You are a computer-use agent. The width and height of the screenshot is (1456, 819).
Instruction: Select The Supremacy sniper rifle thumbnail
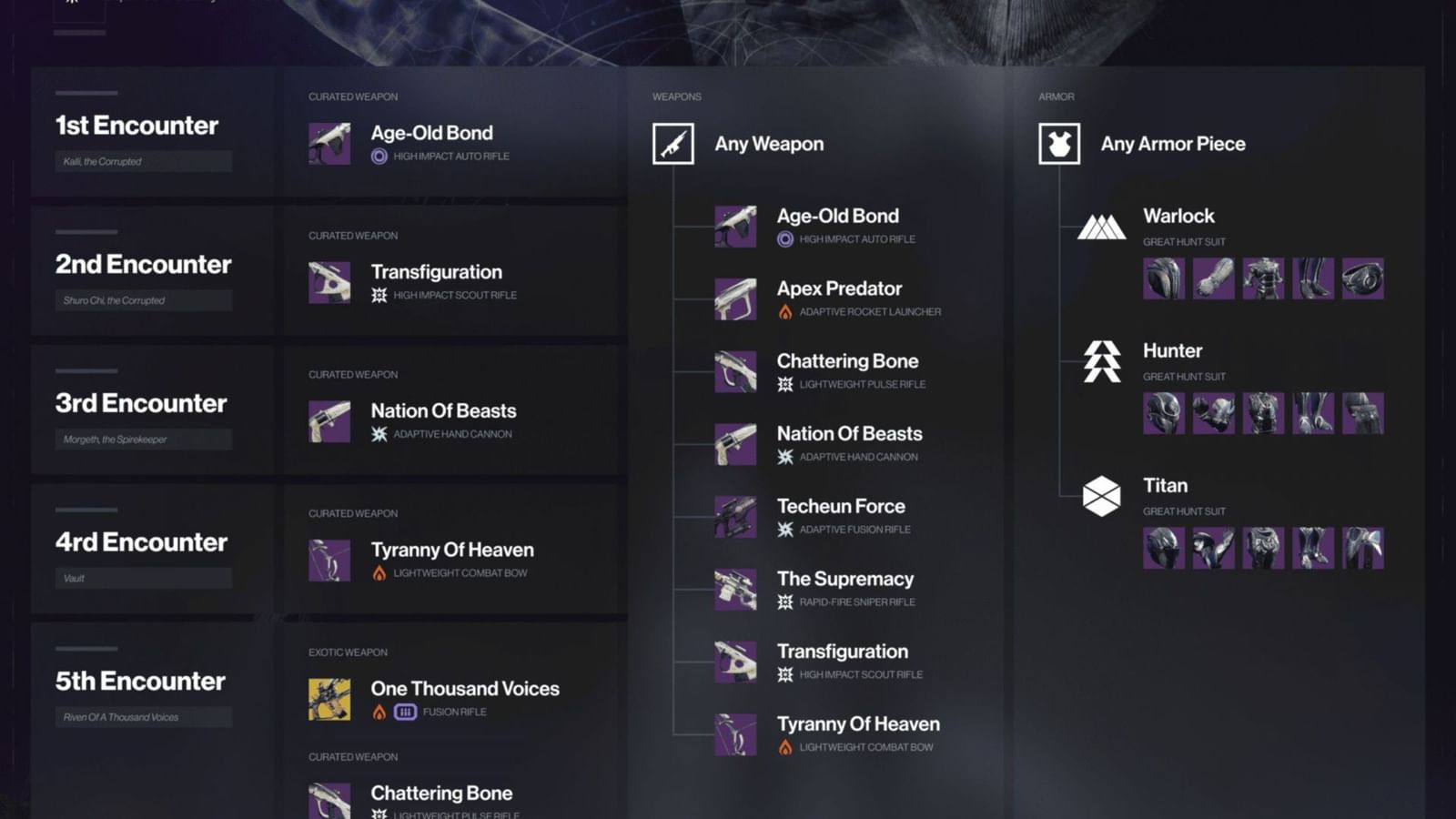pyautogui.click(x=734, y=589)
